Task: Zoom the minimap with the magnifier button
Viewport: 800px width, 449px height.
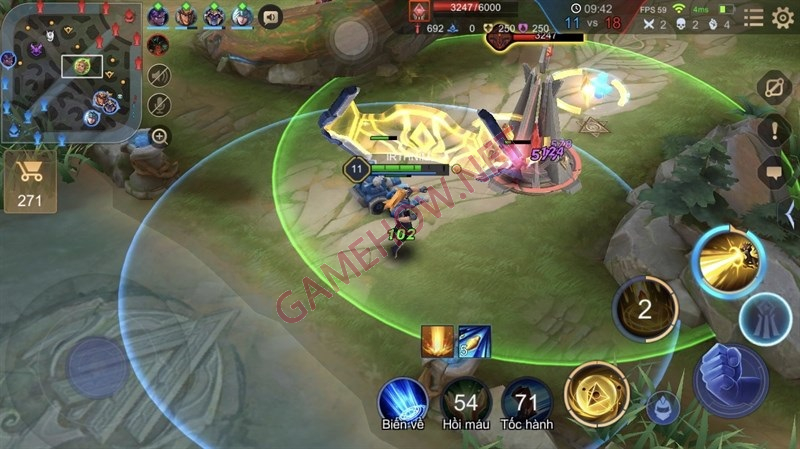Action: [158, 136]
